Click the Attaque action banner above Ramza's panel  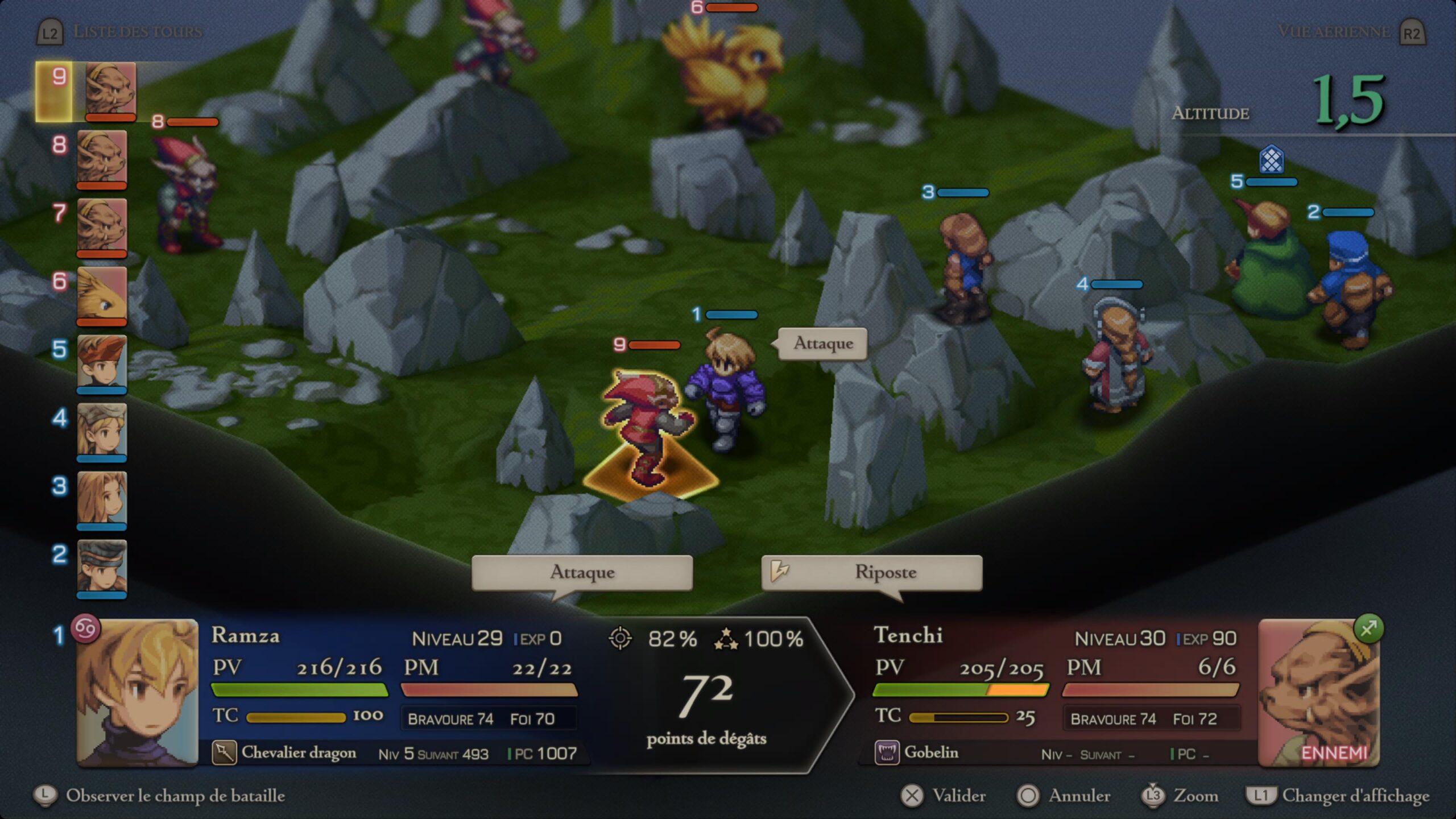(x=582, y=572)
